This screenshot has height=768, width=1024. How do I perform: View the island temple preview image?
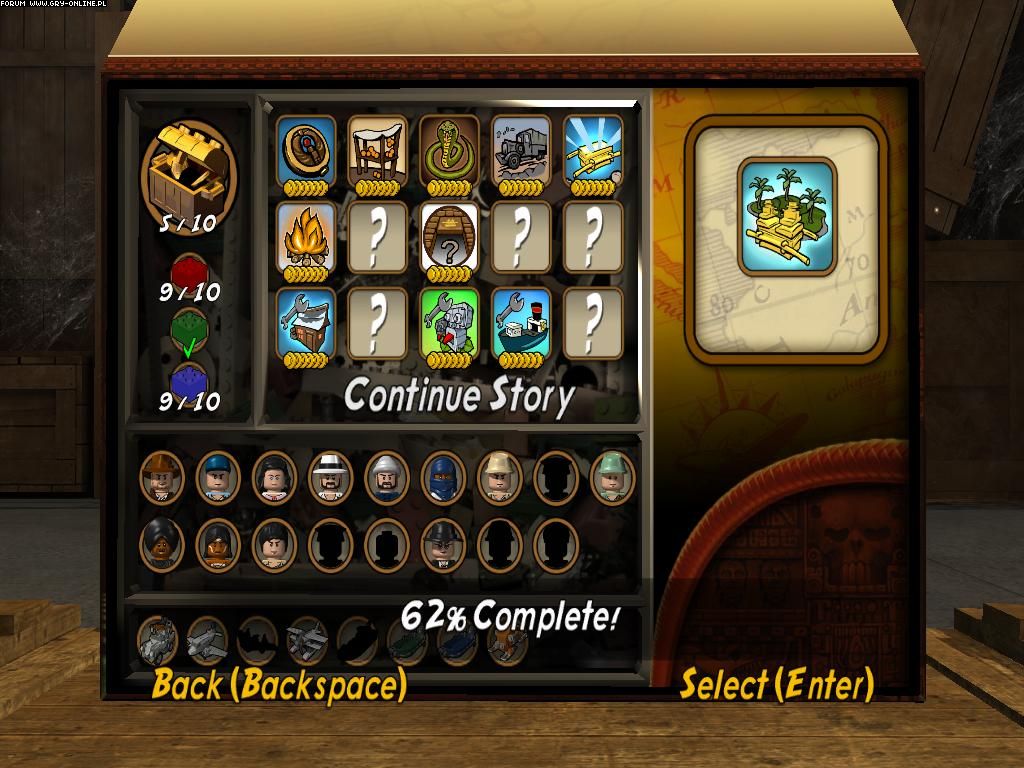point(787,216)
